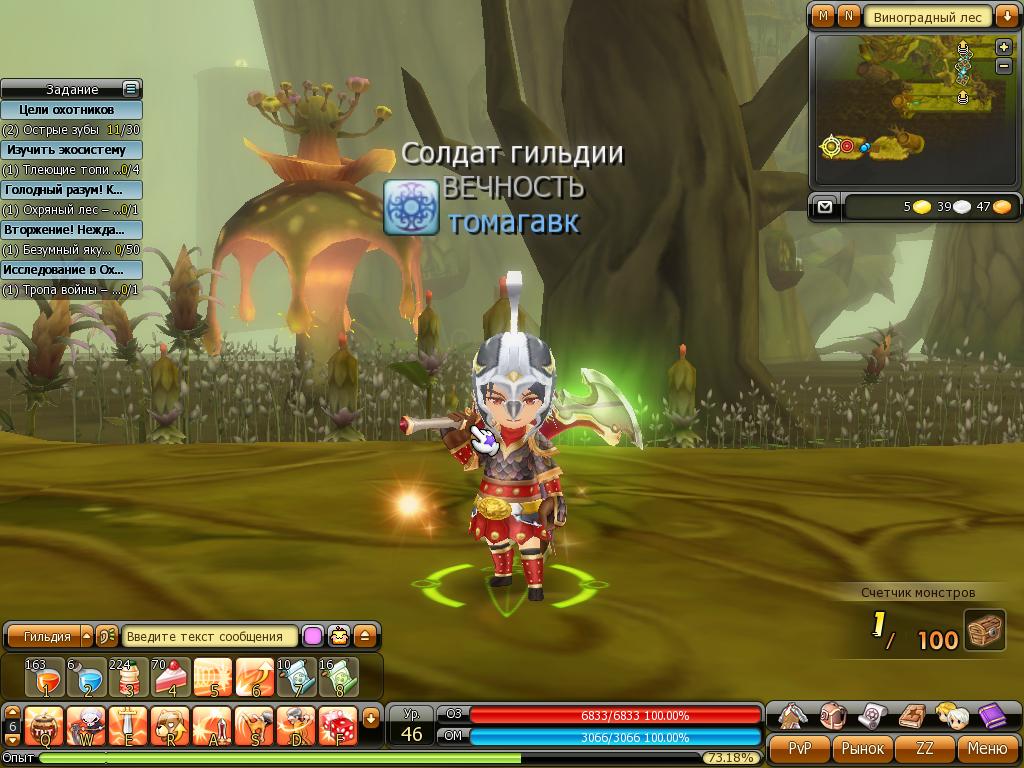Click the chat message input field
This screenshot has width=1024, height=768.
210,636
